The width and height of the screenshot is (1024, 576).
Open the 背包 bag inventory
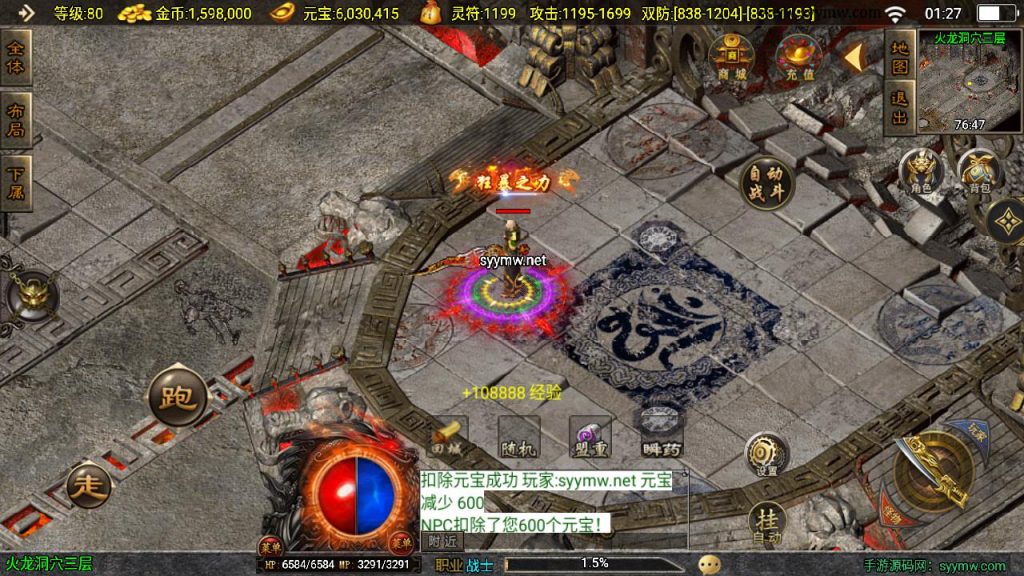coord(979,169)
